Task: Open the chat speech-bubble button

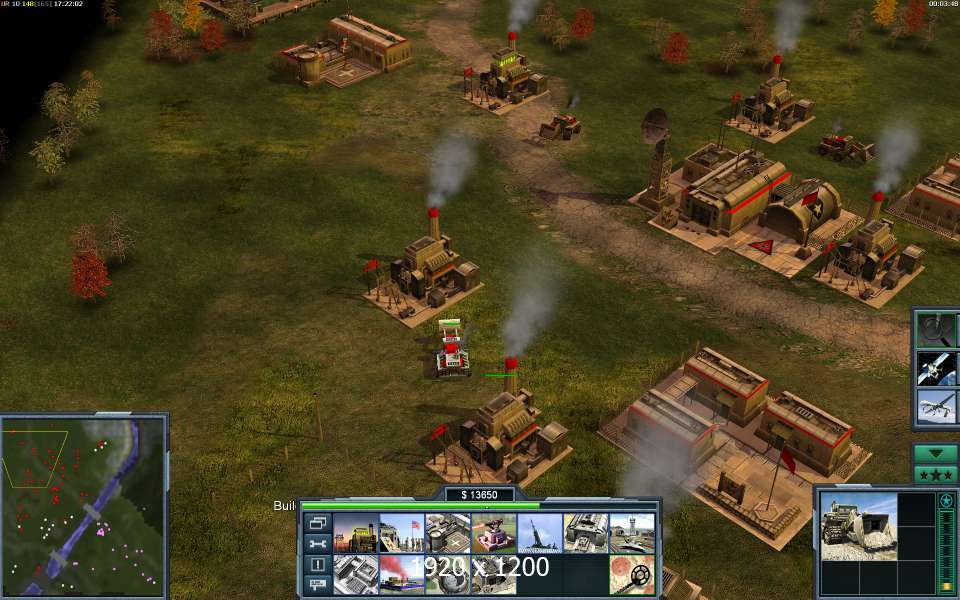Action: pyautogui.click(x=318, y=584)
